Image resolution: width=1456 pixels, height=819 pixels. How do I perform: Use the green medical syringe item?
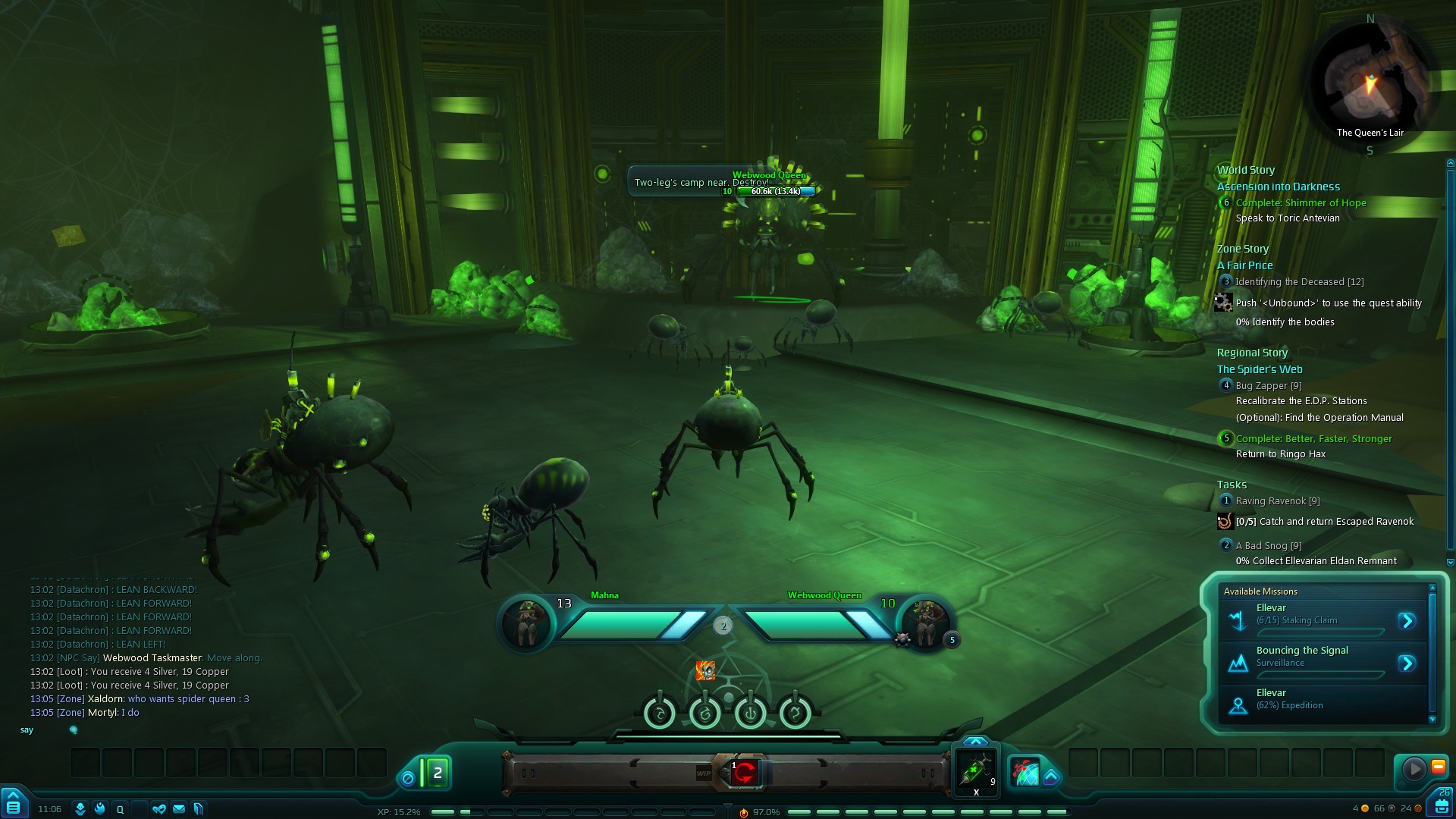976,770
